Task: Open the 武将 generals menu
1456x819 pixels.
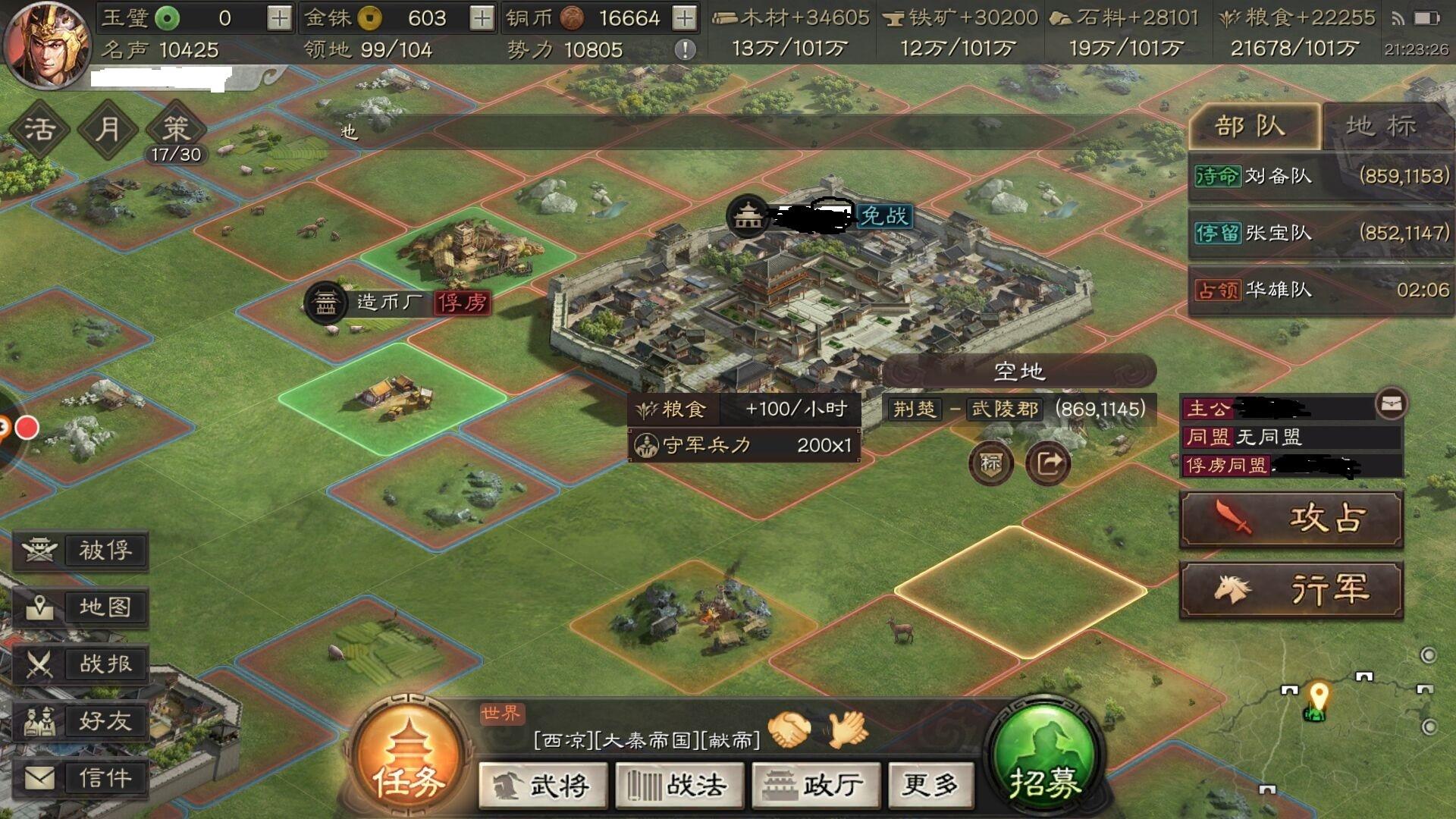Action: click(543, 786)
